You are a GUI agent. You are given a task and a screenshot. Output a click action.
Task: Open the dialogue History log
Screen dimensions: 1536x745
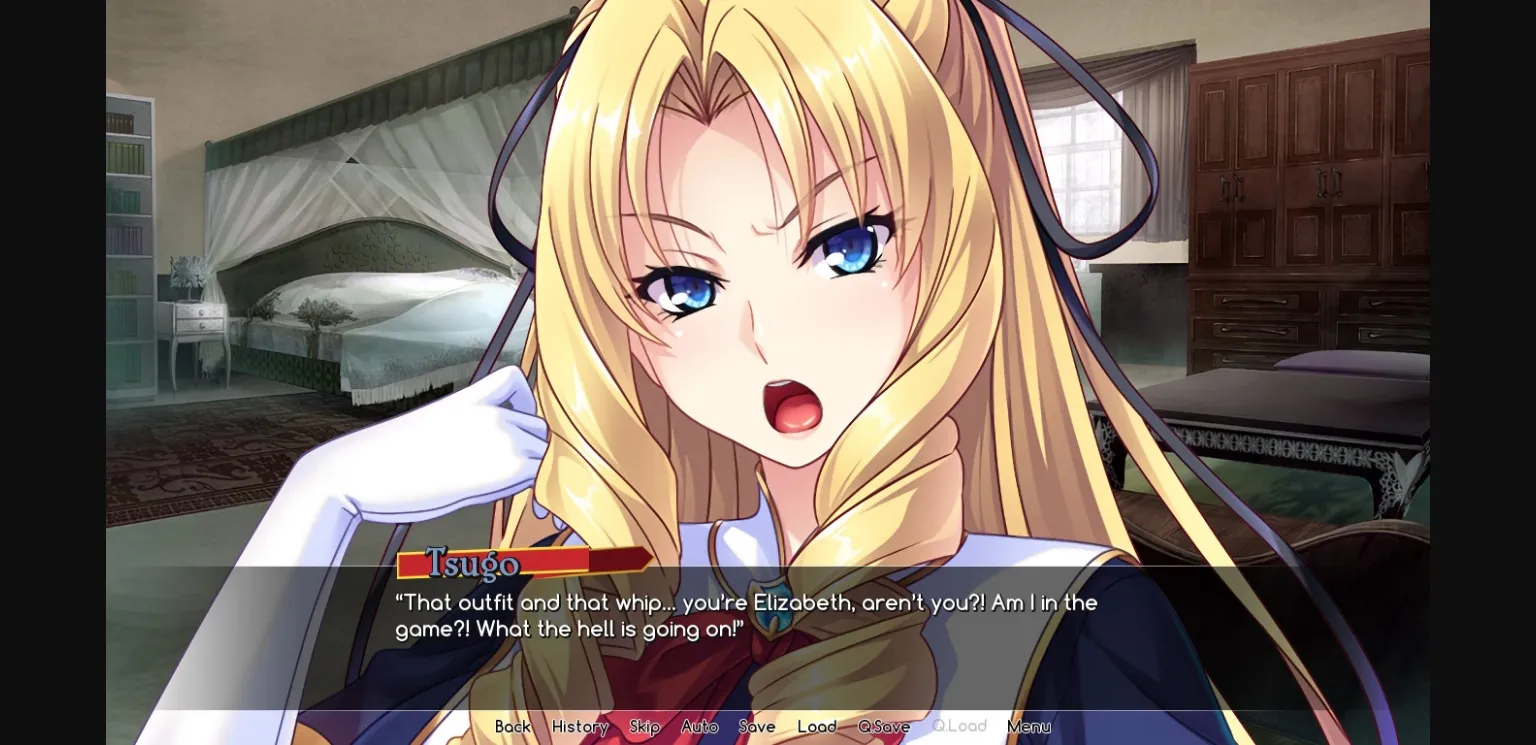point(580,727)
